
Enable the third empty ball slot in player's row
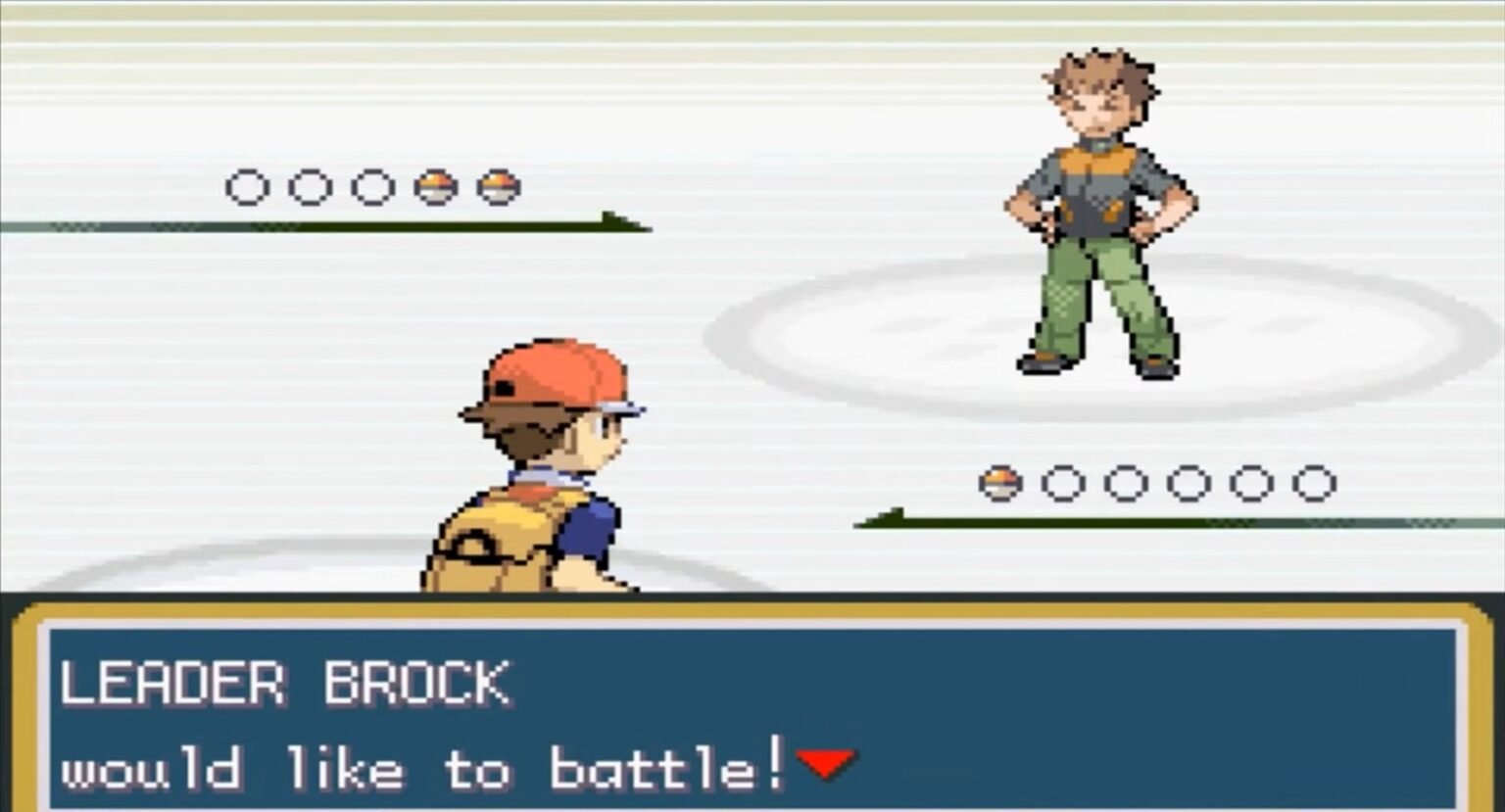pyautogui.click(x=371, y=186)
